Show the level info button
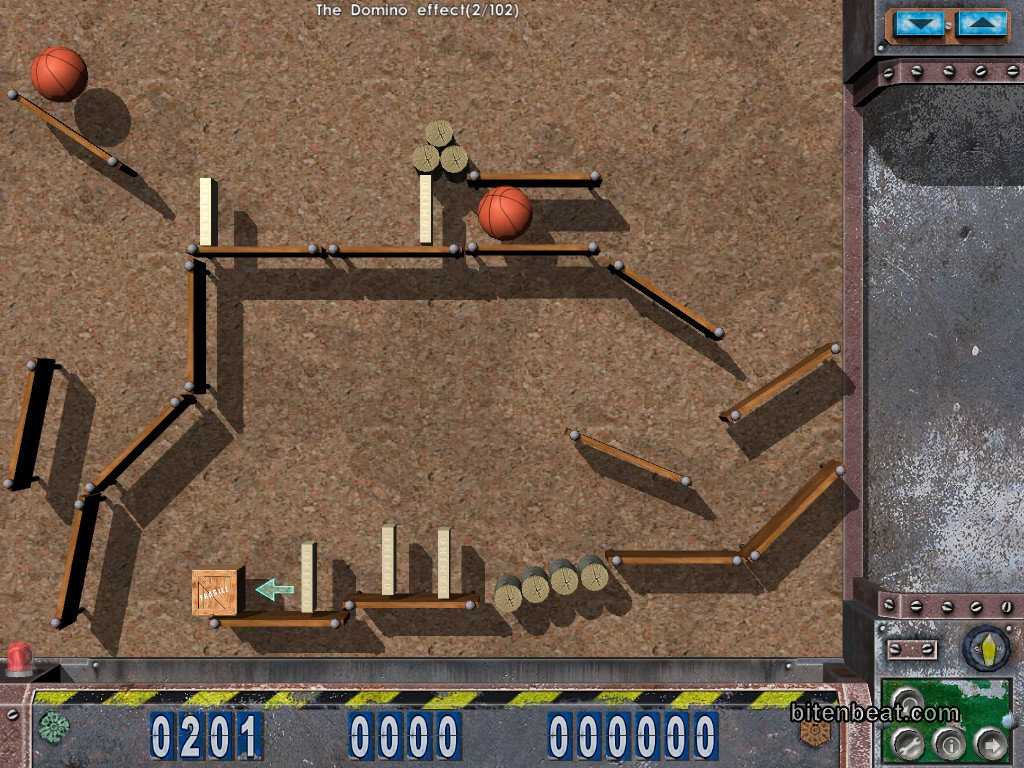Screen dimensions: 1024x768 pyautogui.click(x=949, y=743)
